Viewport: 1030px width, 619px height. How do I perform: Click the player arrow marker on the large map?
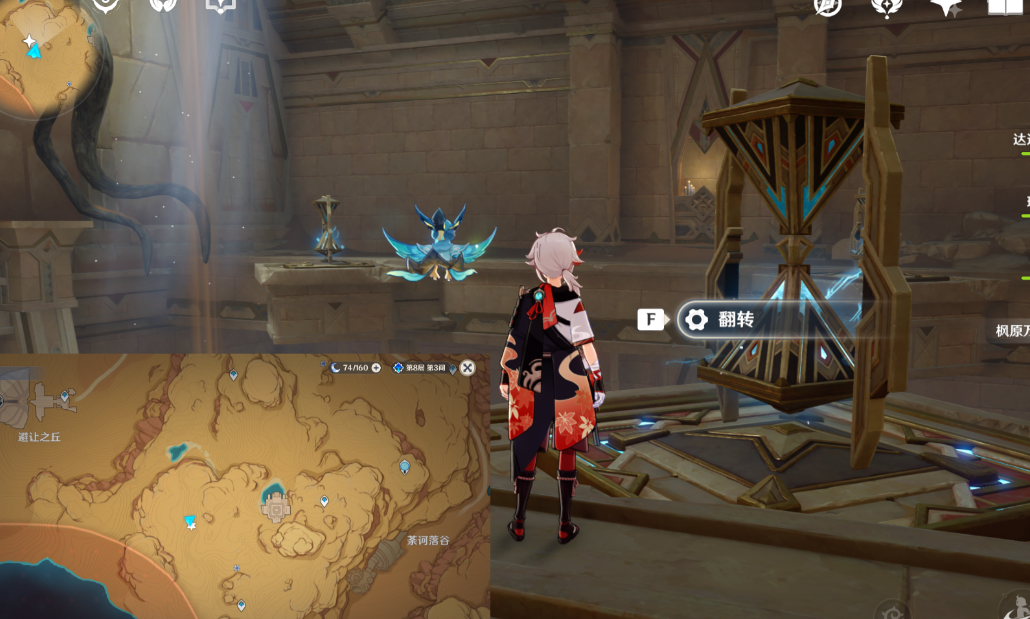[x=190, y=521]
